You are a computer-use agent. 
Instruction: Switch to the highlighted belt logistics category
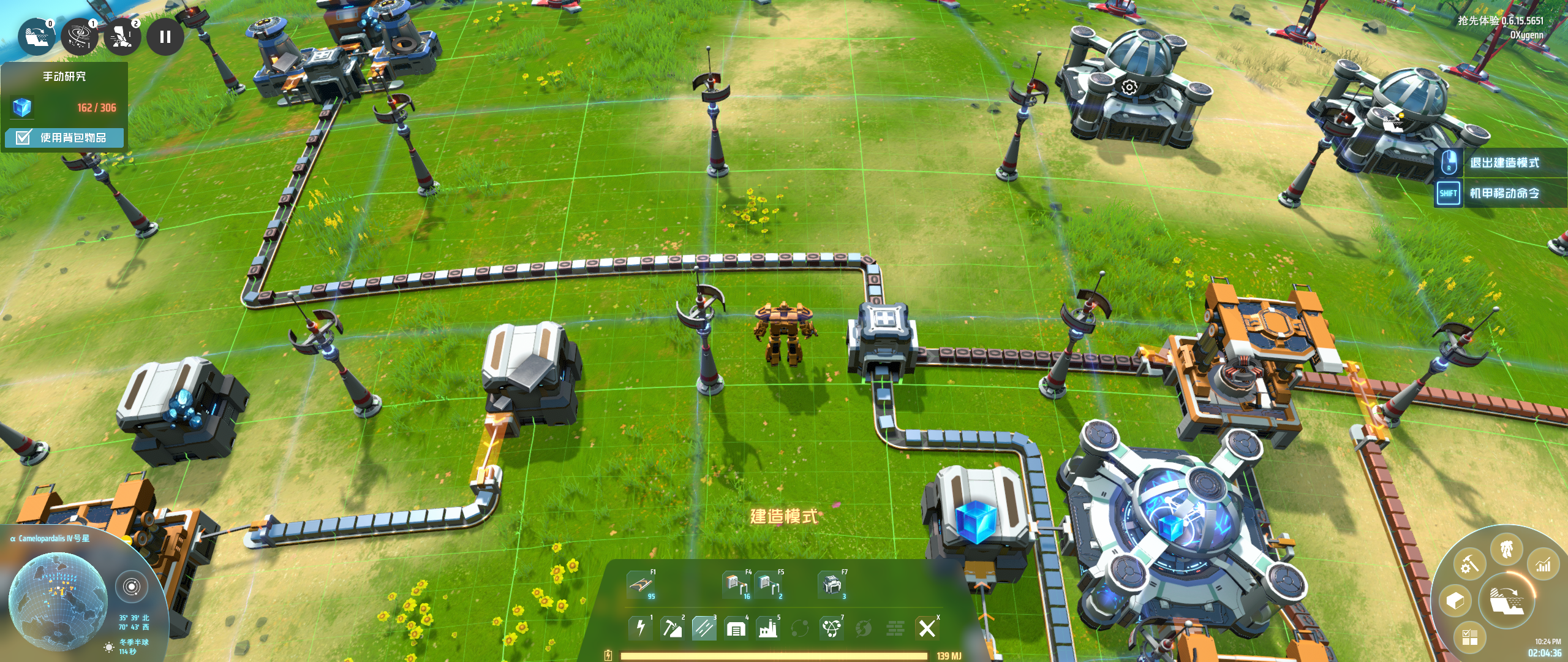click(704, 628)
